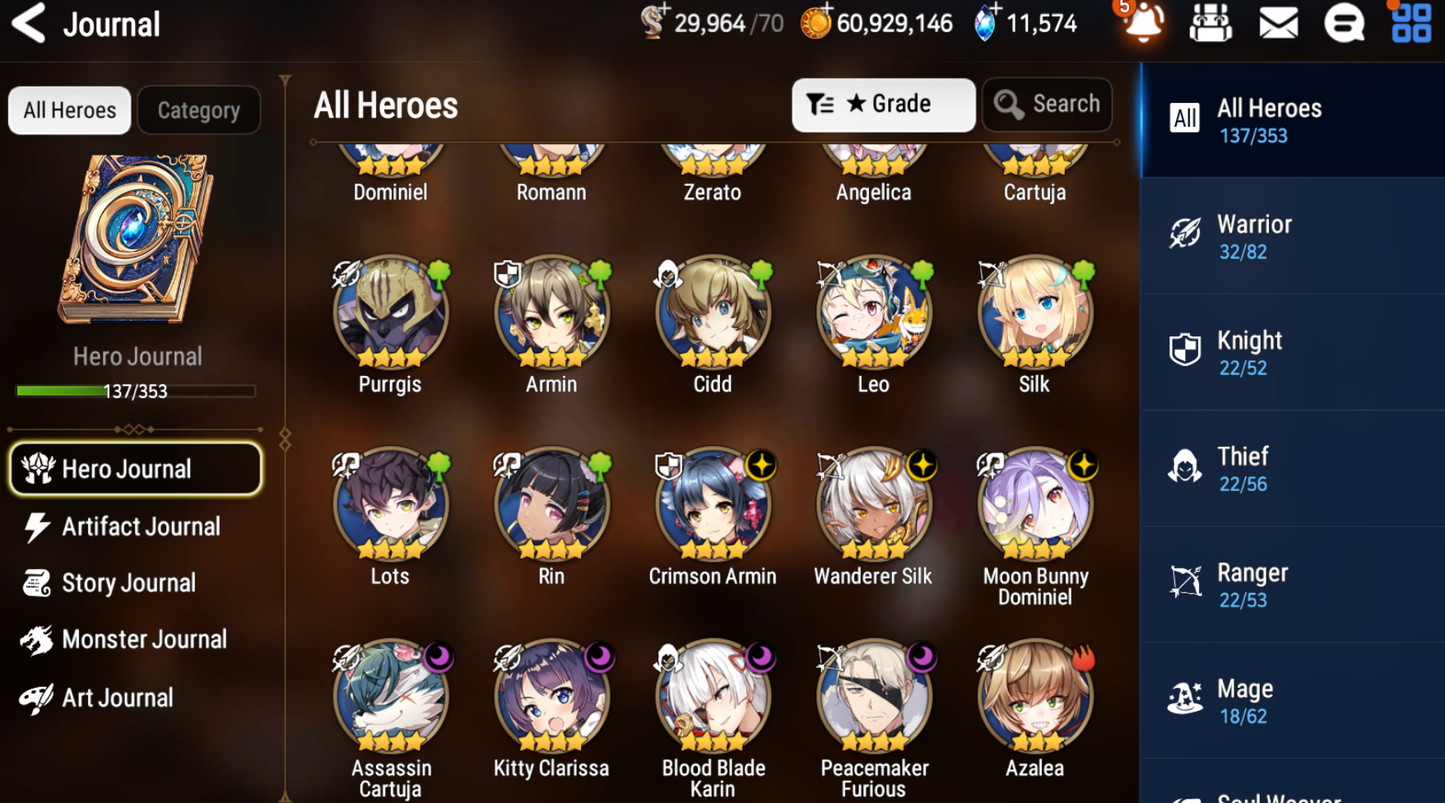The width and height of the screenshot is (1445, 803).
Task: Open the notification bell
Action: (x=1143, y=23)
